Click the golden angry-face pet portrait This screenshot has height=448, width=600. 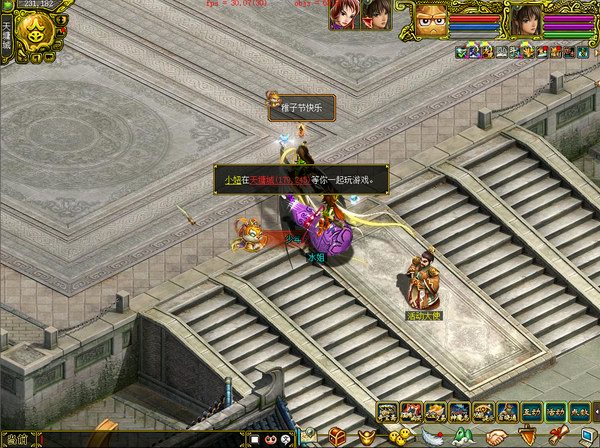432,18
